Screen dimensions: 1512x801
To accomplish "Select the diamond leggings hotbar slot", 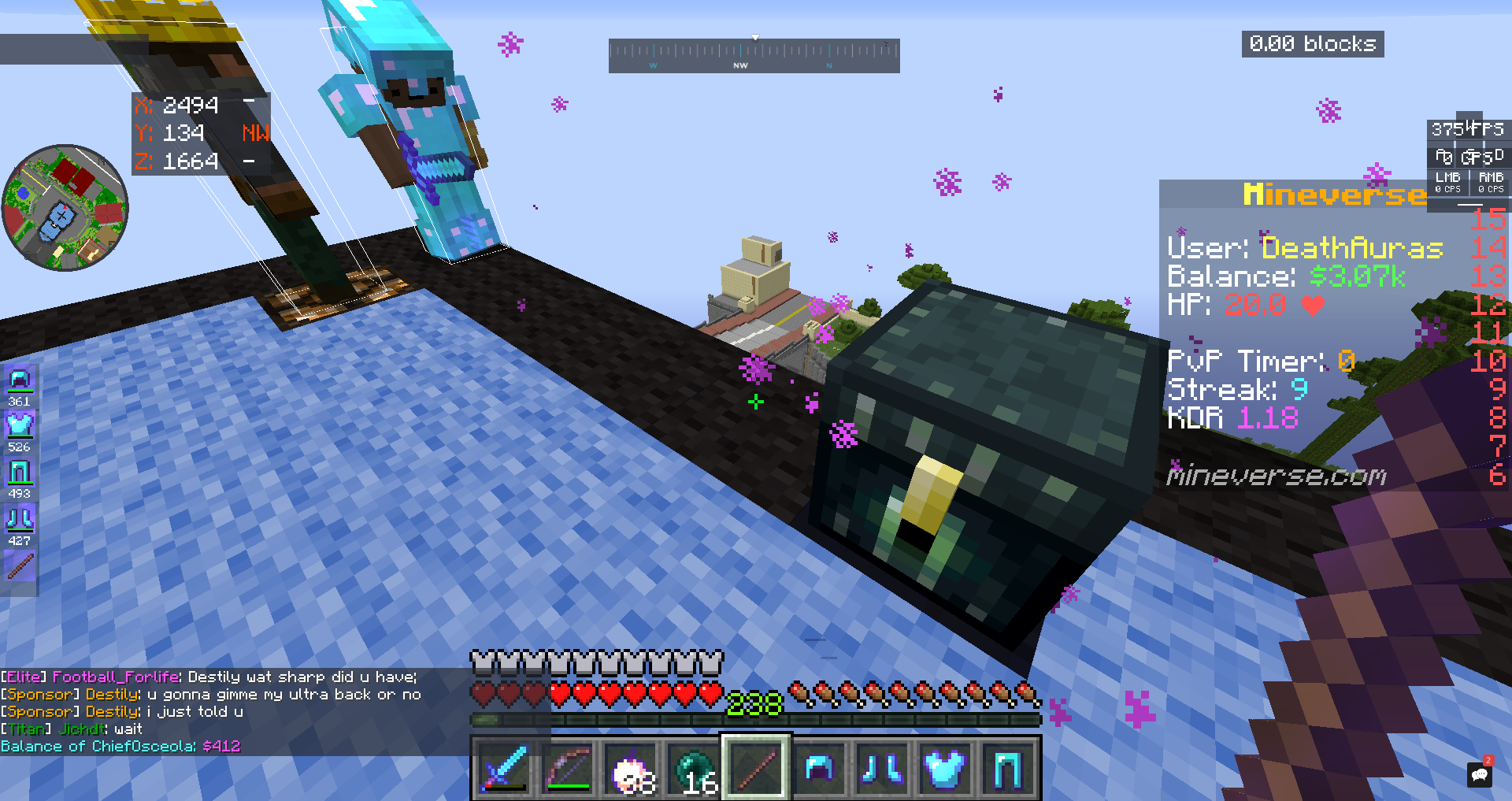I will [1008, 768].
